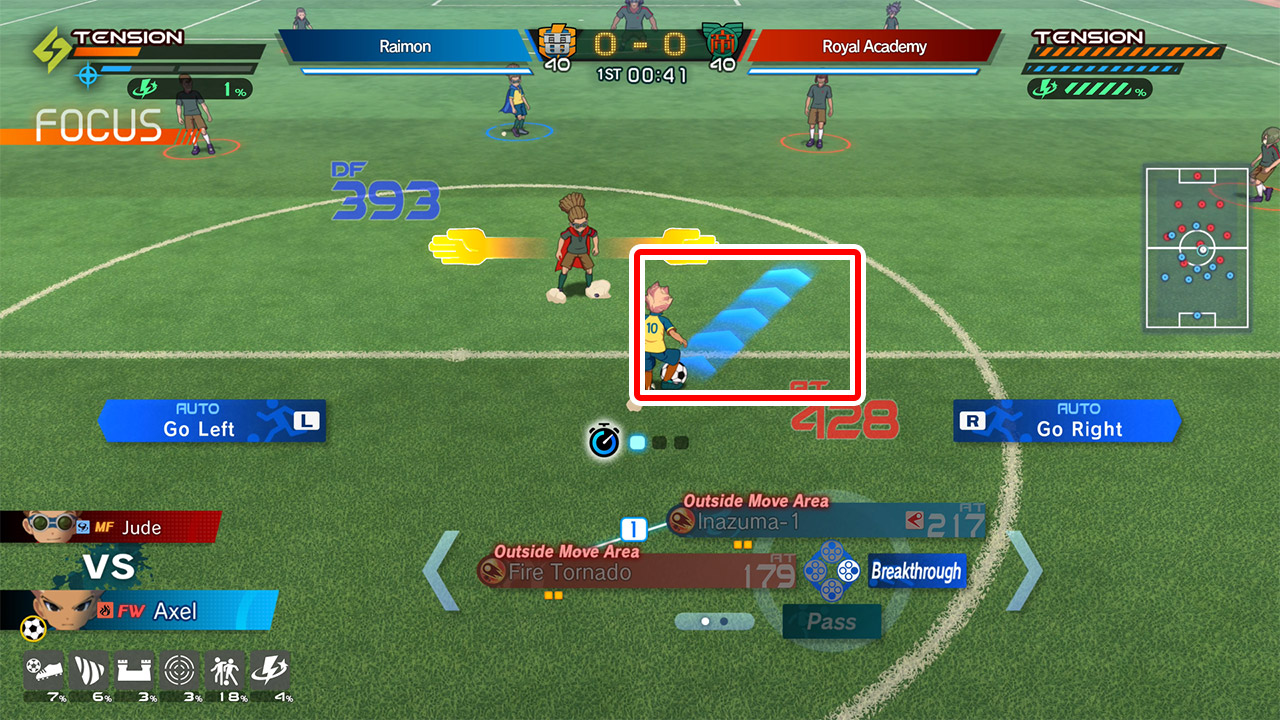Click the Royal Academy team banner
The height and width of the screenshot is (720, 1280).
(874, 46)
